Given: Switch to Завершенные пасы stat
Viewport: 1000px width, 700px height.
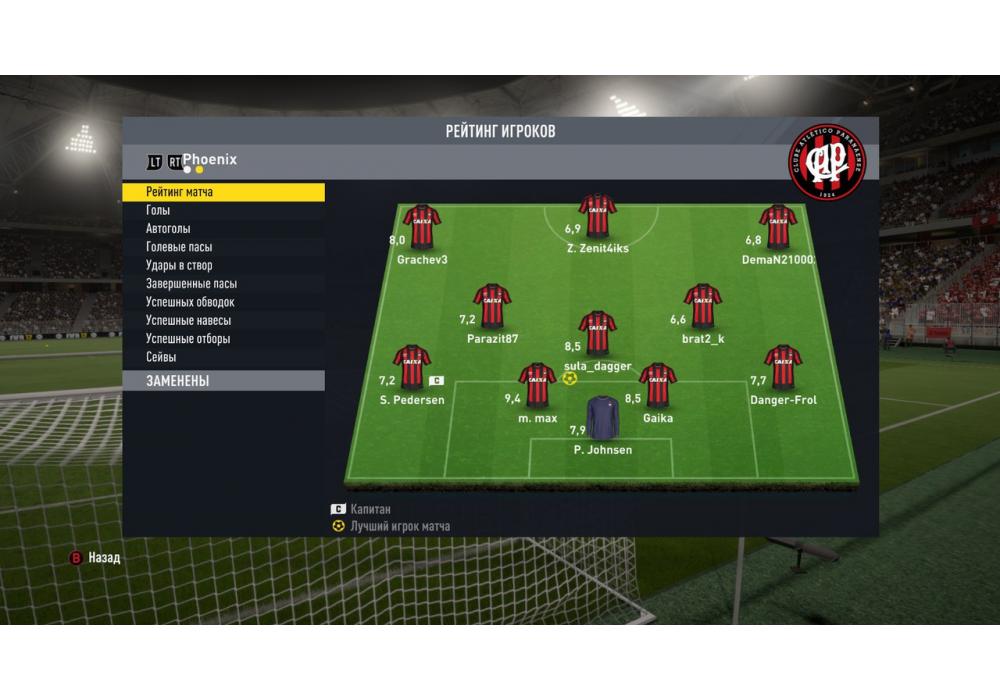Looking at the screenshot, I should (x=223, y=284).
